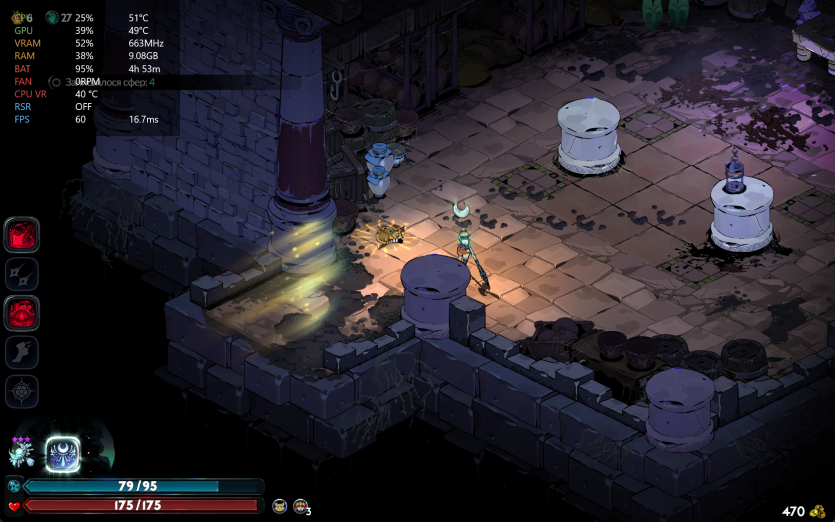Open the pentagram Magick slot
The width and height of the screenshot is (835, 522).
(22, 391)
